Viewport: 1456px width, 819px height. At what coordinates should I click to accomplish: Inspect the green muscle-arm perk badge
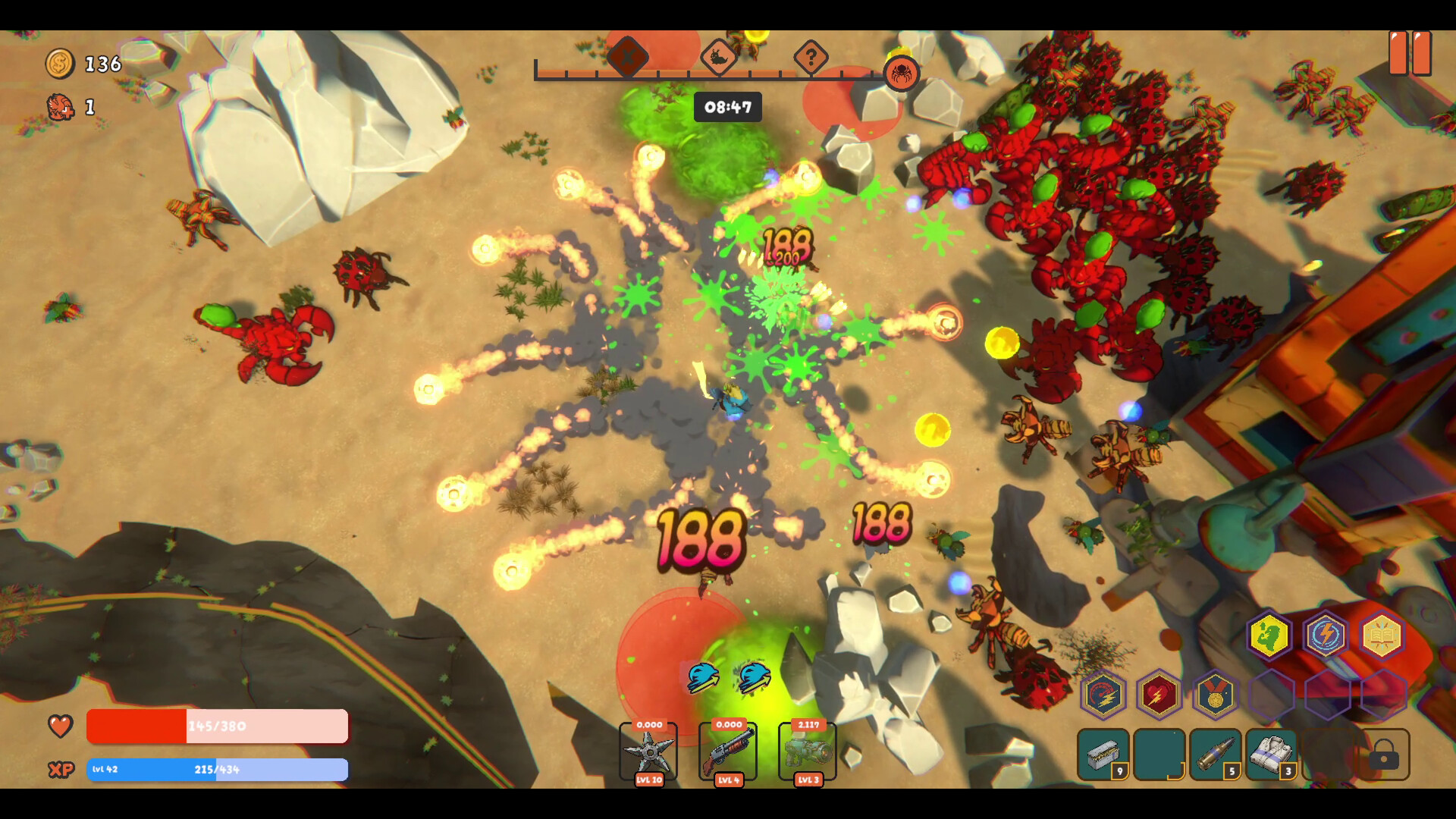1269,635
